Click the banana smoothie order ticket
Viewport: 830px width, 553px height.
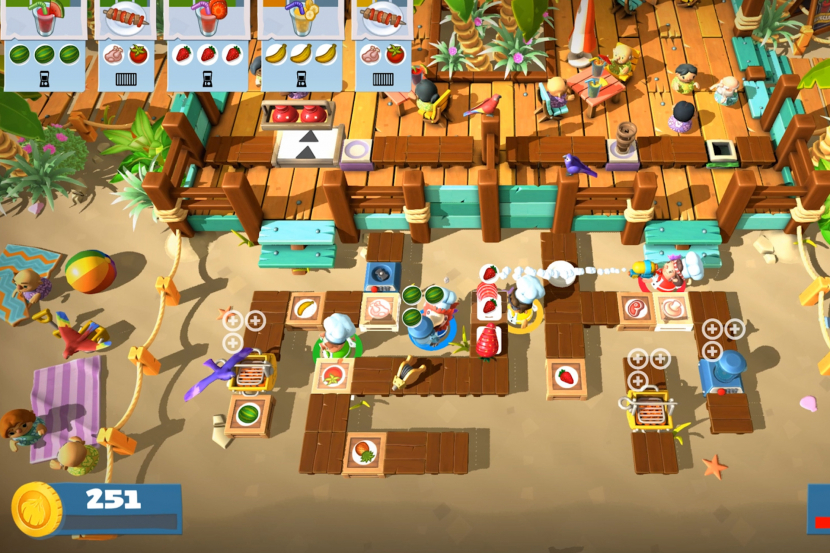point(300,44)
